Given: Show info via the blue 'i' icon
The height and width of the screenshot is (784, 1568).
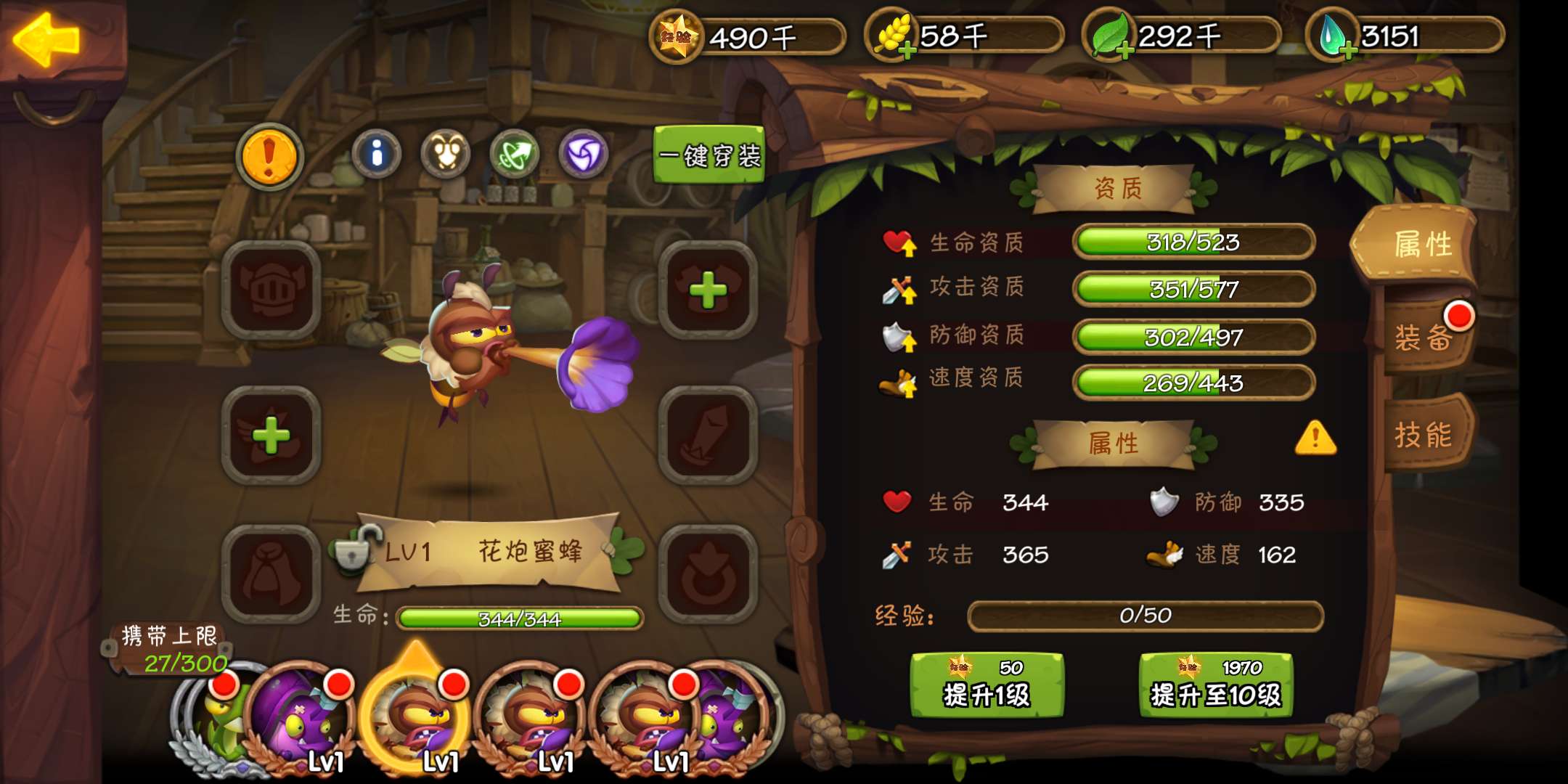Looking at the screenshot, I should (x=376, y=153).
